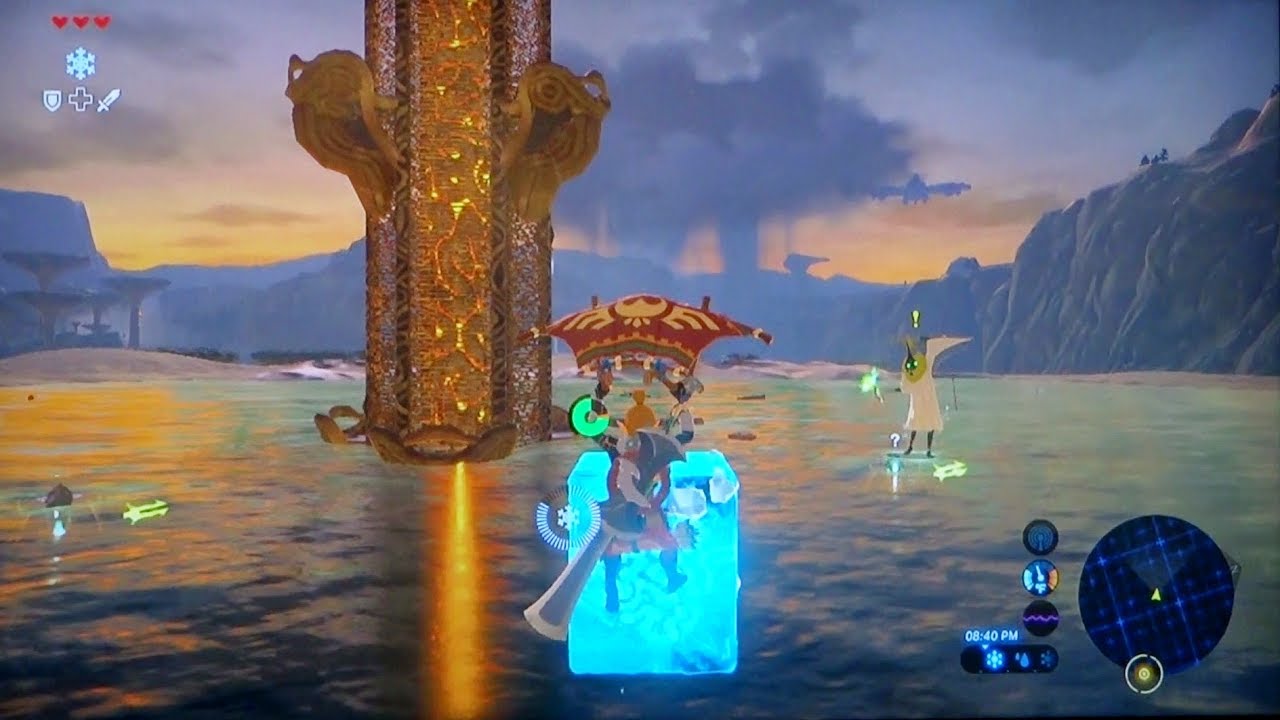Screen dimensions: 1280x720
Task: Click the player arrow marker on the minimap
Action: coord(1156,596)
